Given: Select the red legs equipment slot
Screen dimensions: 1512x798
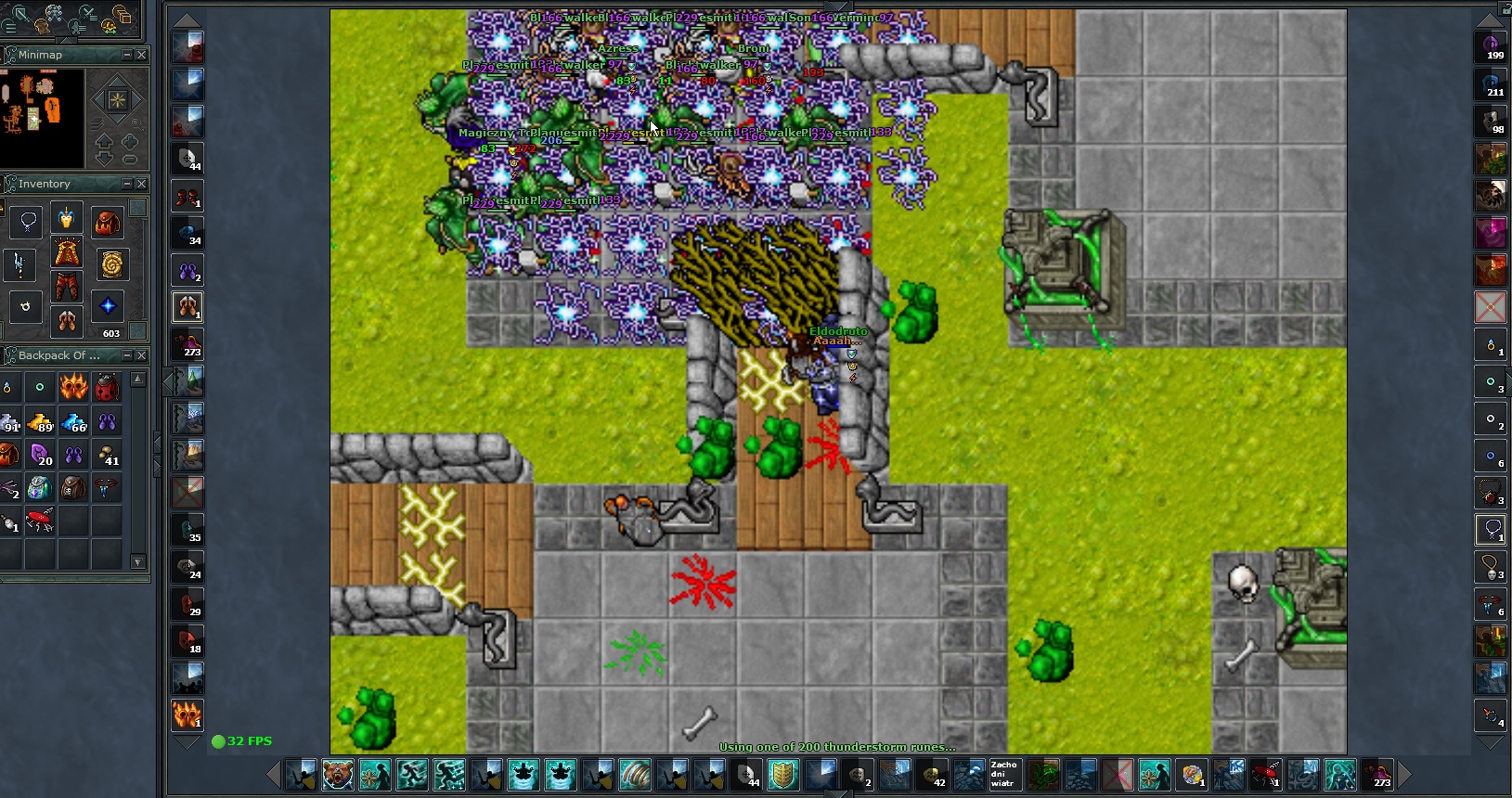Looking at the screenshot, I should (x=67, y=287).
